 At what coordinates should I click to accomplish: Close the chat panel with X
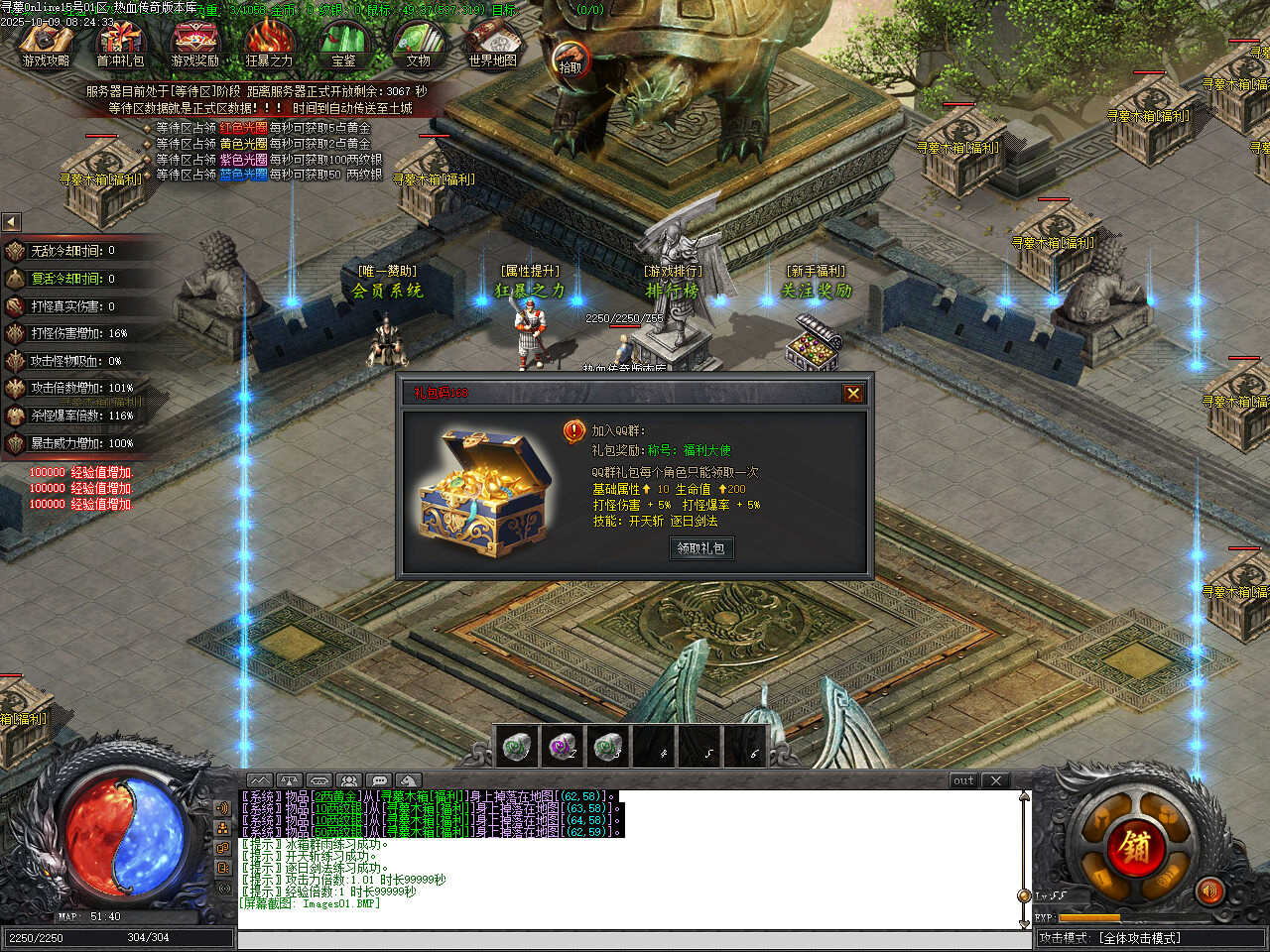point(996,780)
